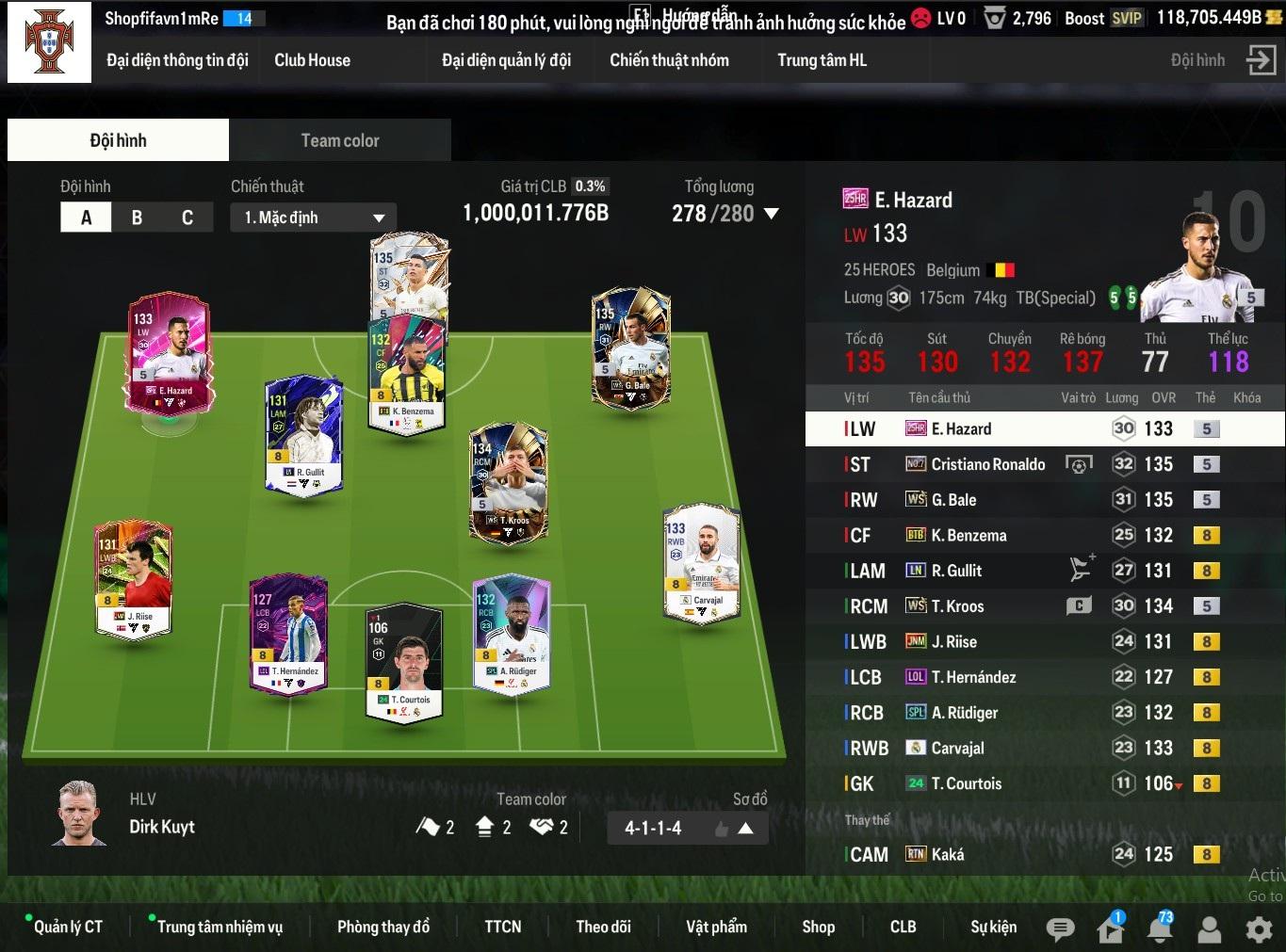This screenshot has width=1286, height=952.
Task: Switch to the Team color tab
Action: pyautogui.click(x=339, y=140)
